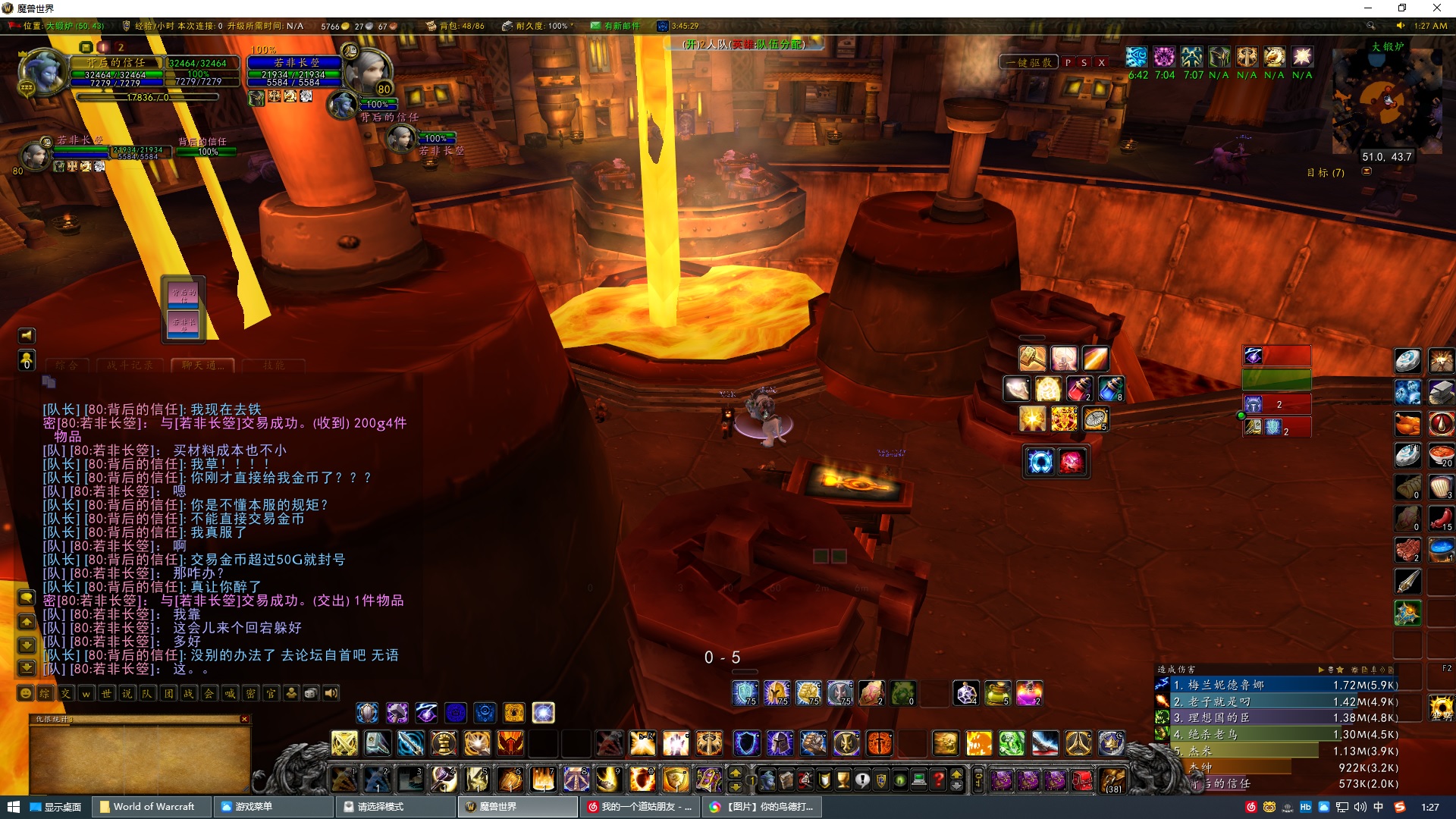Choose the 世 world channel button
1456x819 pixels.
[106, 693]
